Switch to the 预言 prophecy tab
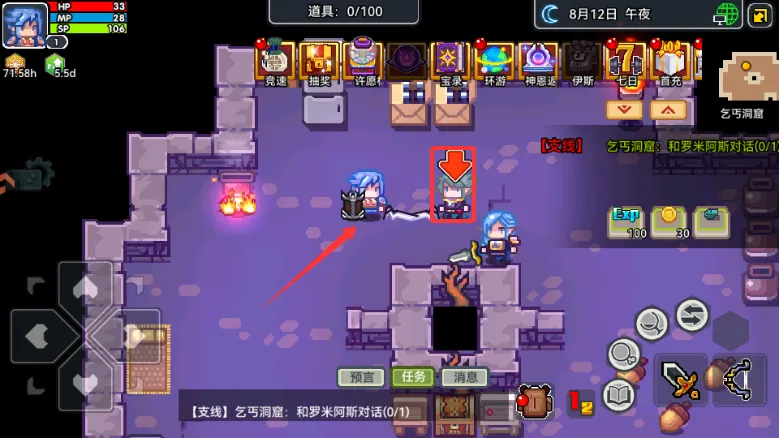Viewport: 779px width, 438px height. click(x=360, y=377)
